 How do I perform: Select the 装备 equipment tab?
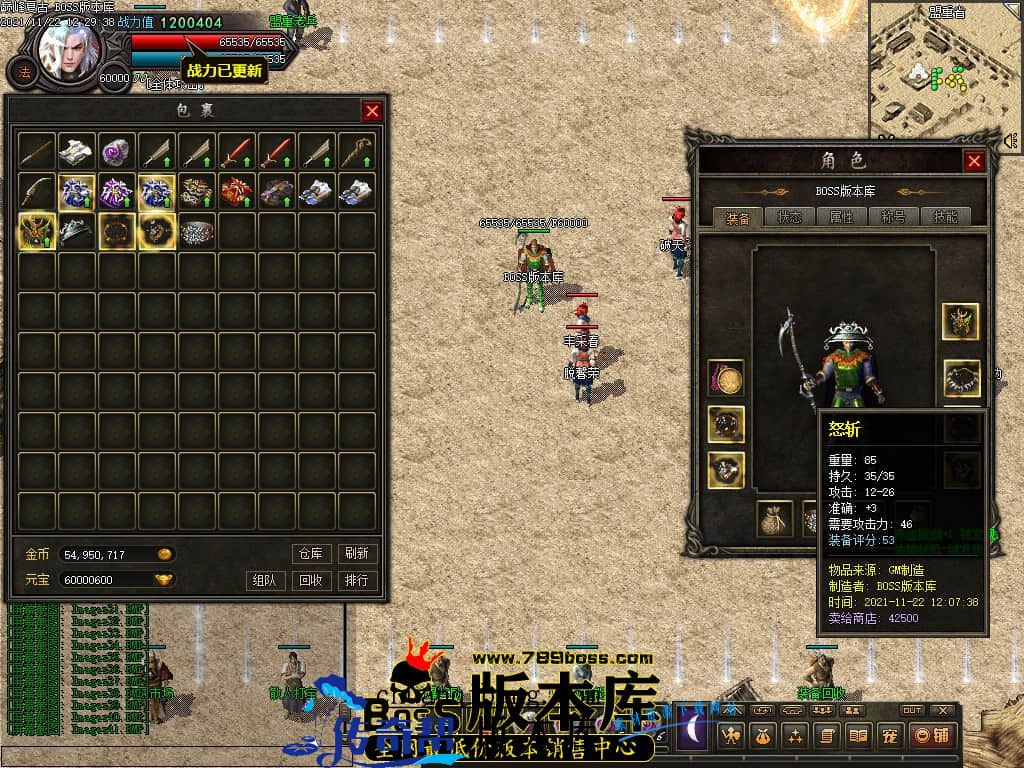click(x=738, y=217)
